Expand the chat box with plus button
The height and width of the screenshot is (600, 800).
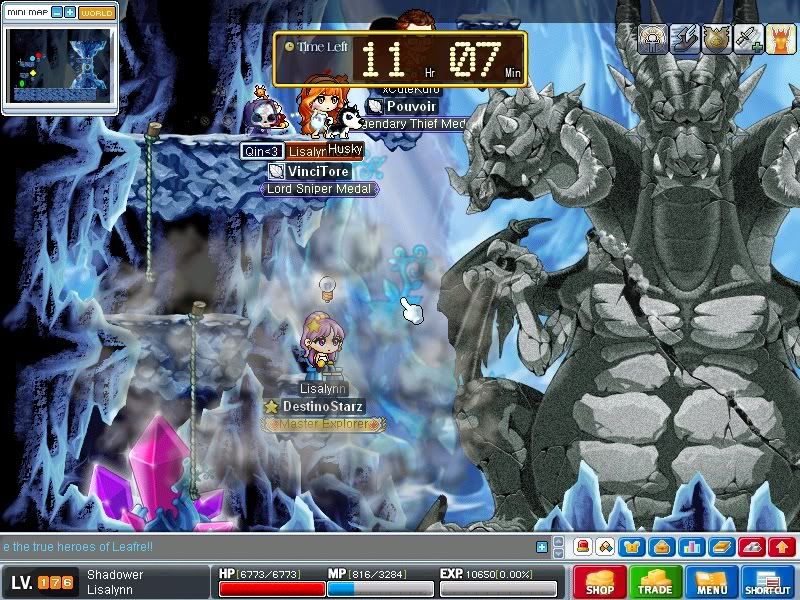[x=542, y=547]
